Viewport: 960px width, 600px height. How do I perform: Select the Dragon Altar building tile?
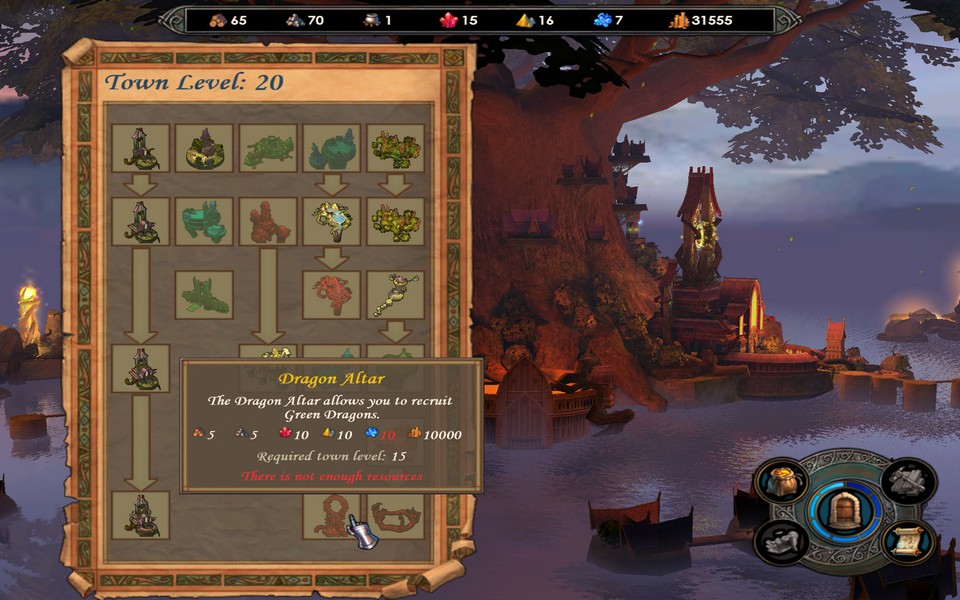coord(332,514)
